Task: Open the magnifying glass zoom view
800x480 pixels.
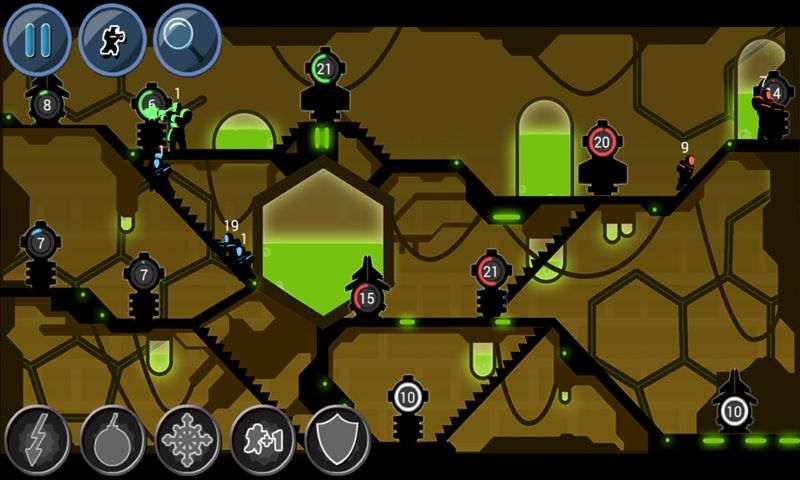Action: (187, 39)
